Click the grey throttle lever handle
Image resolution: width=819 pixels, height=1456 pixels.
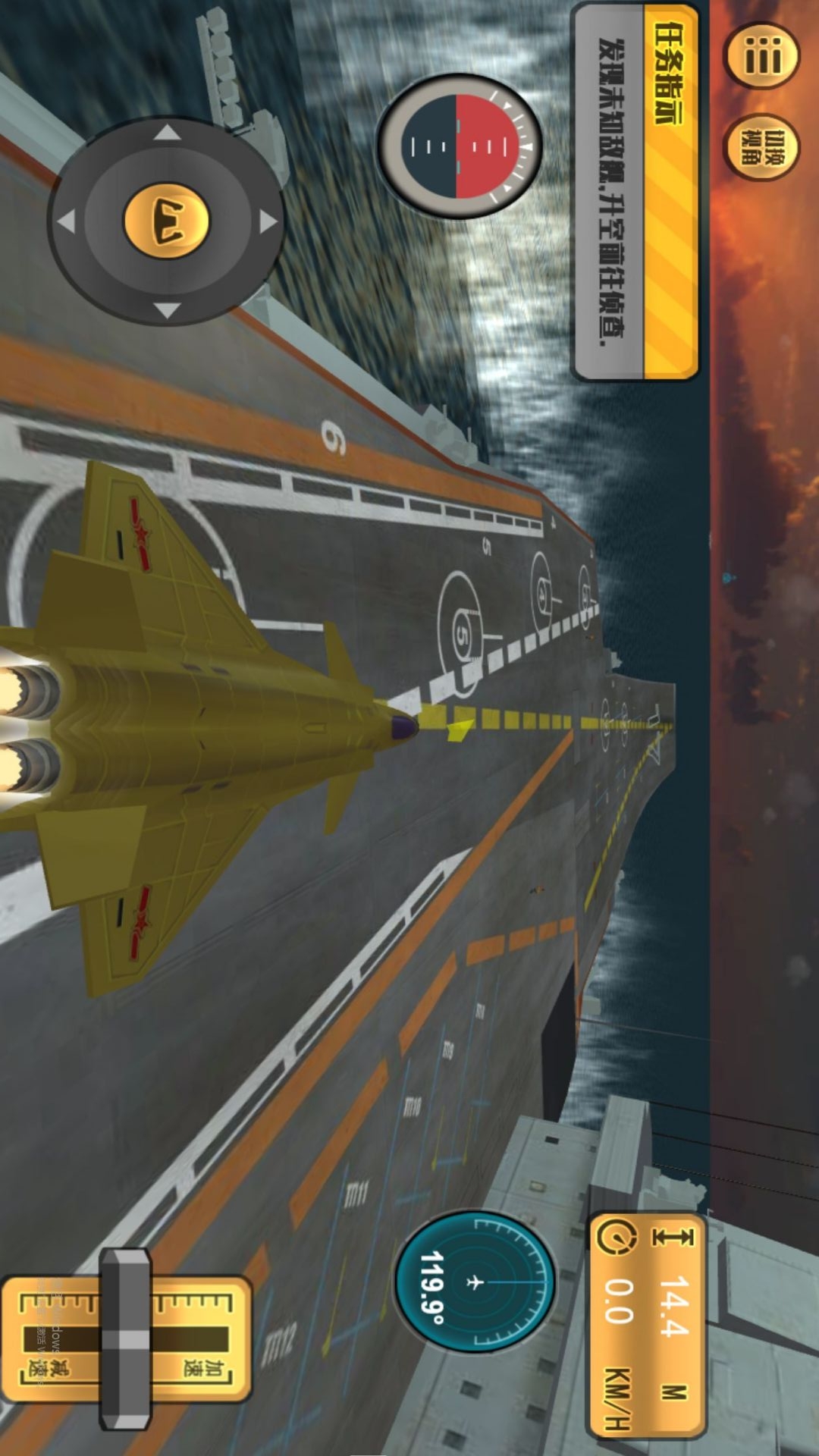pos(125,1338)
